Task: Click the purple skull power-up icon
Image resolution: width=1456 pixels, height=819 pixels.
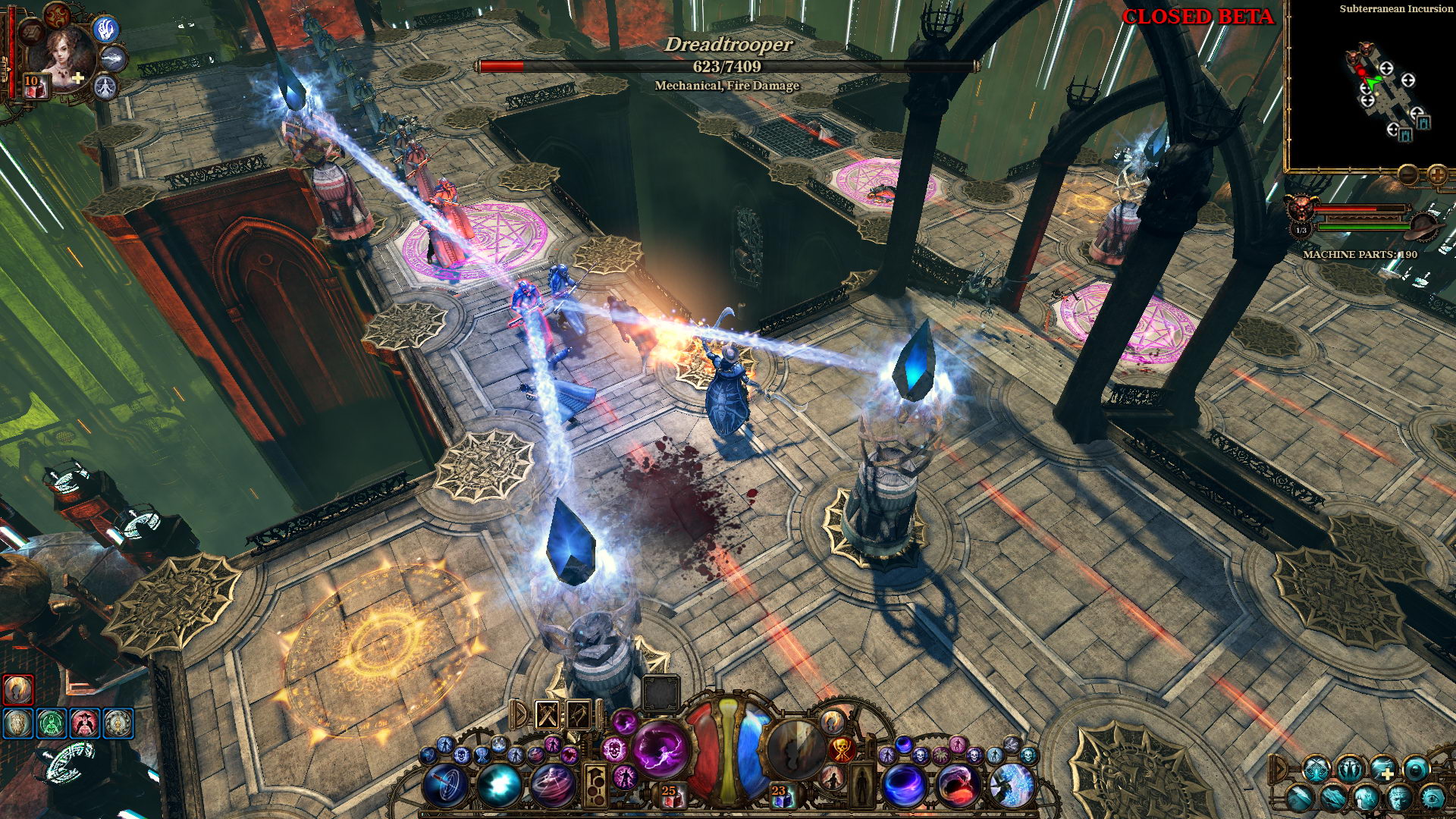Action: coord(614,750)
